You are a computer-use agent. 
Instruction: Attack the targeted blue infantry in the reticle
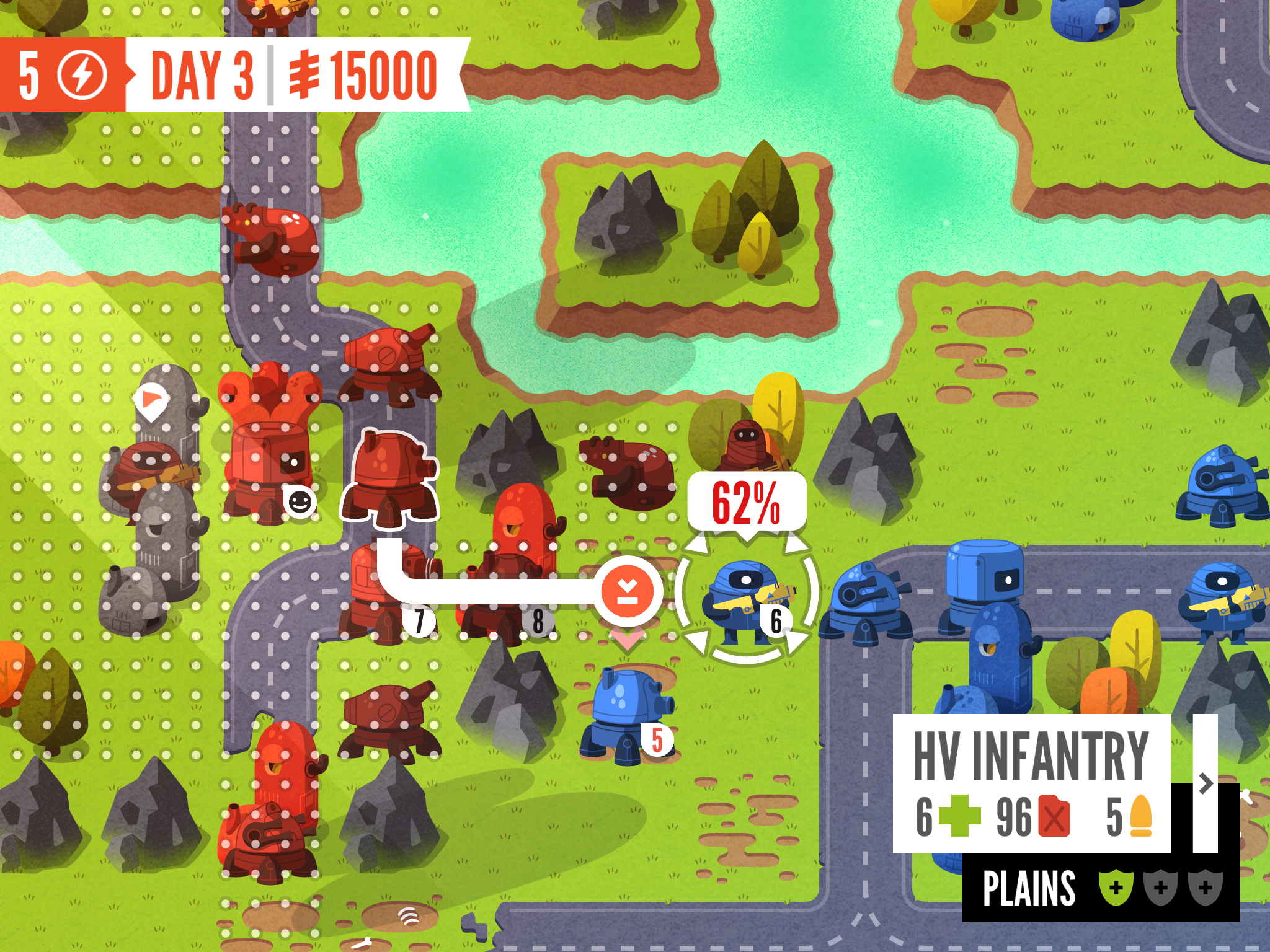pos(747,594)
